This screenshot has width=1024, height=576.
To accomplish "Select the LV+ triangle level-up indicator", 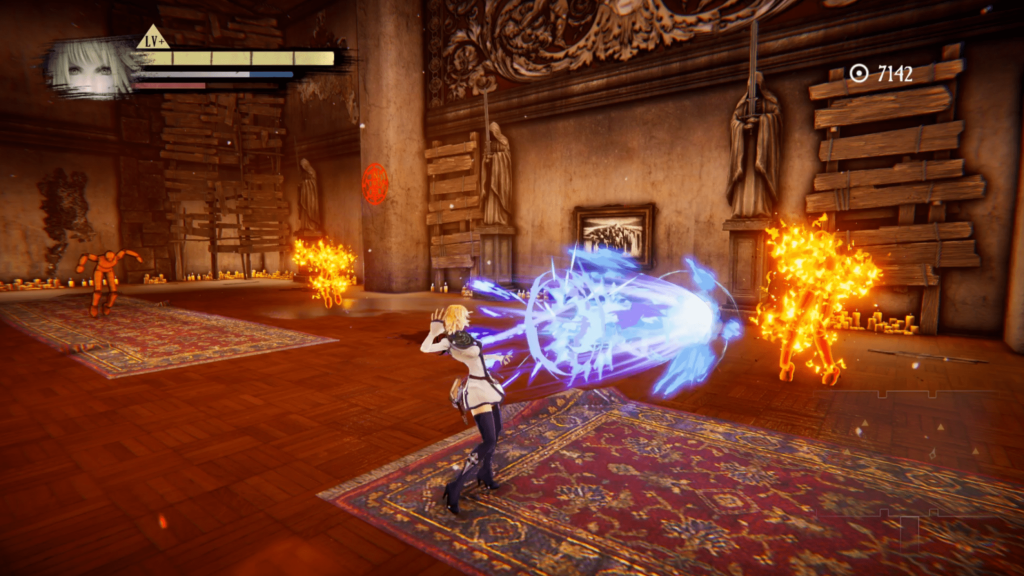I will click(153, 39).
